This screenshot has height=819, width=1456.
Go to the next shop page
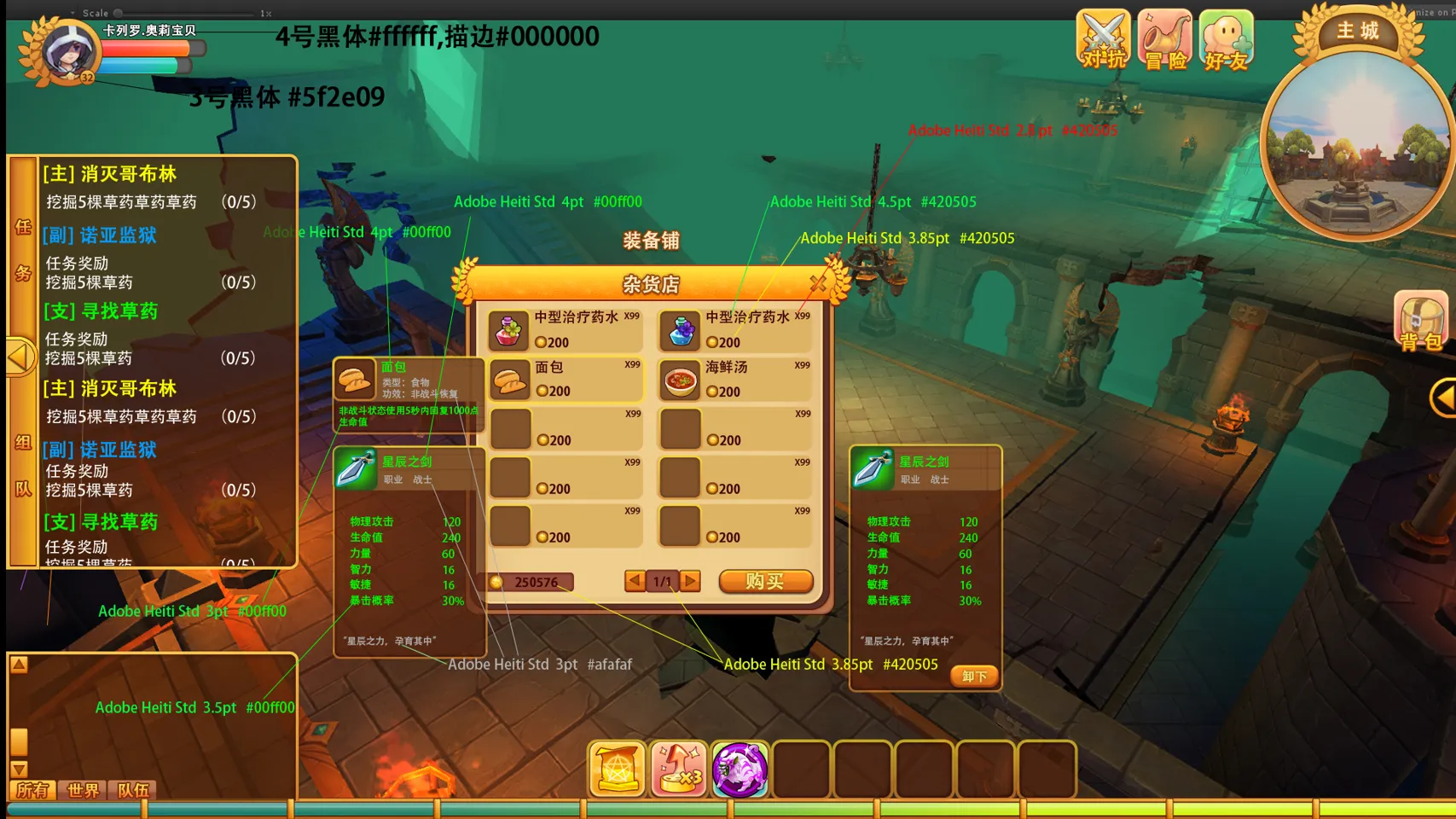[691, 581]
